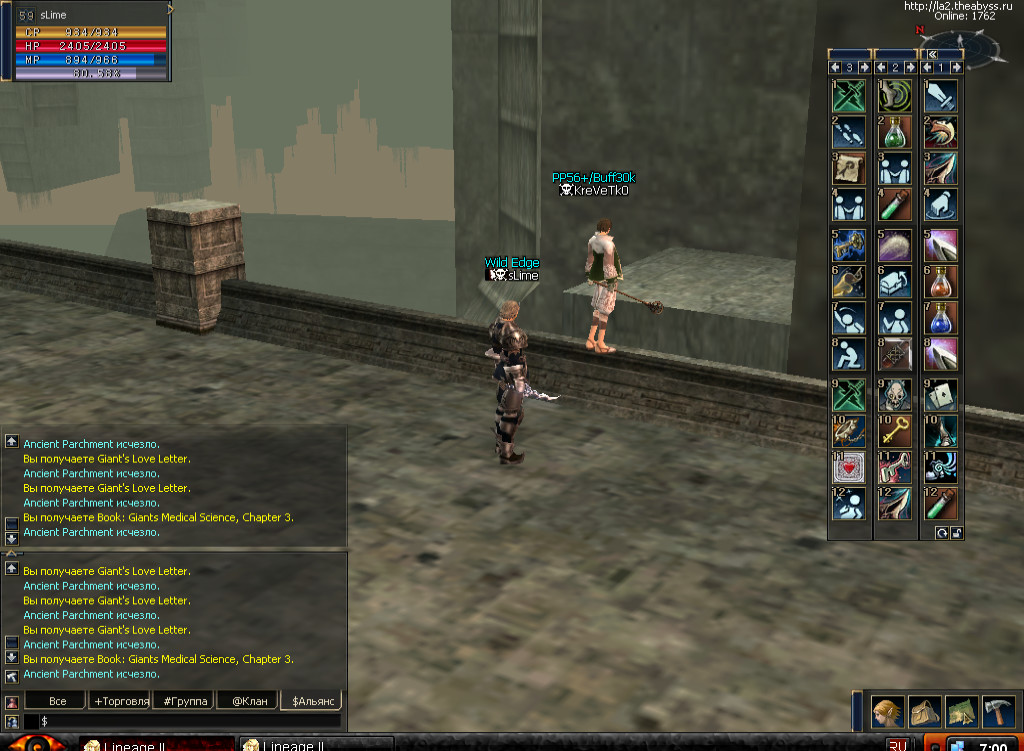Open the character status elf-head icon

[x=888, y=711]
